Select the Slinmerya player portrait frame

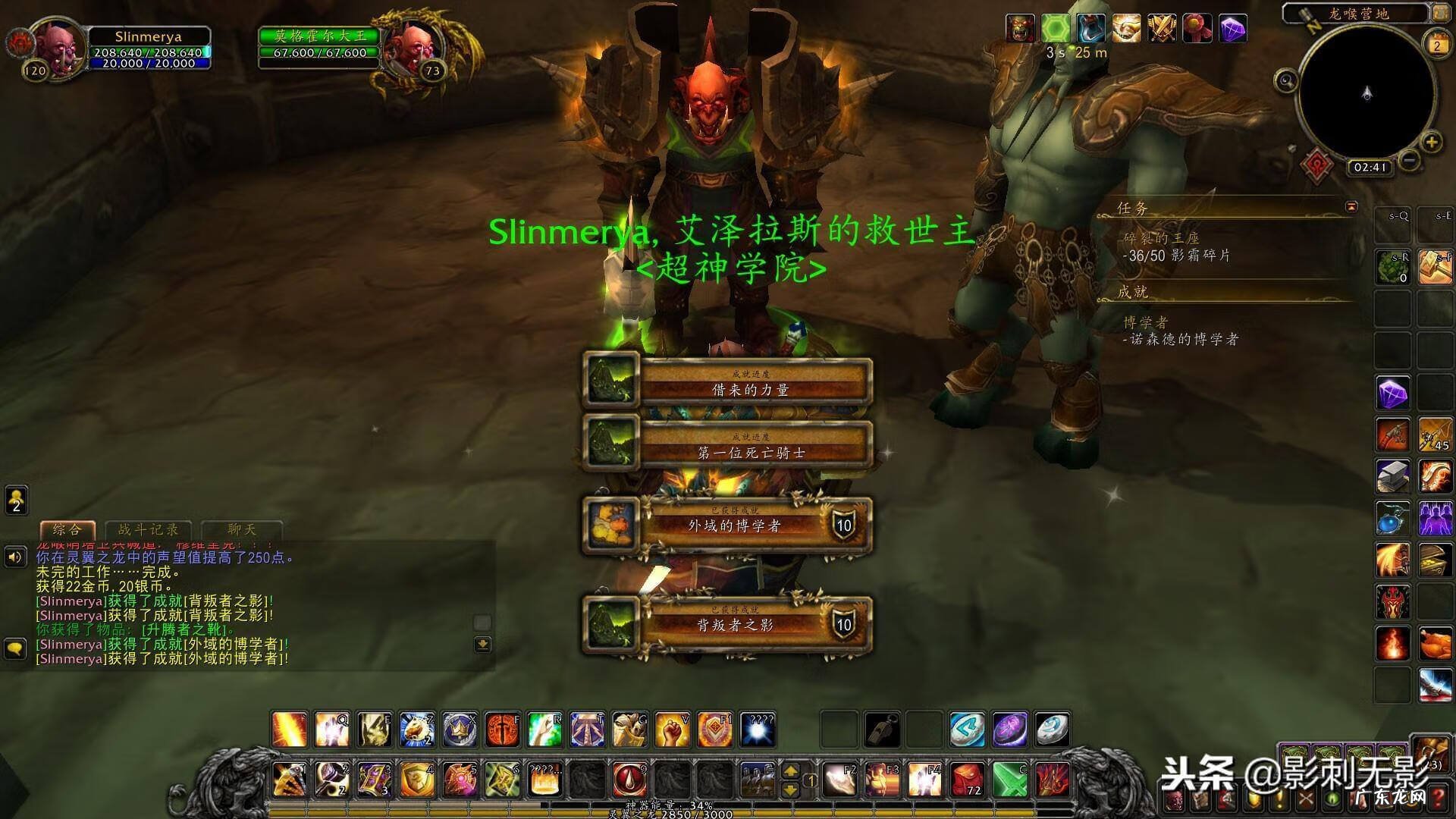click(57, 47)
